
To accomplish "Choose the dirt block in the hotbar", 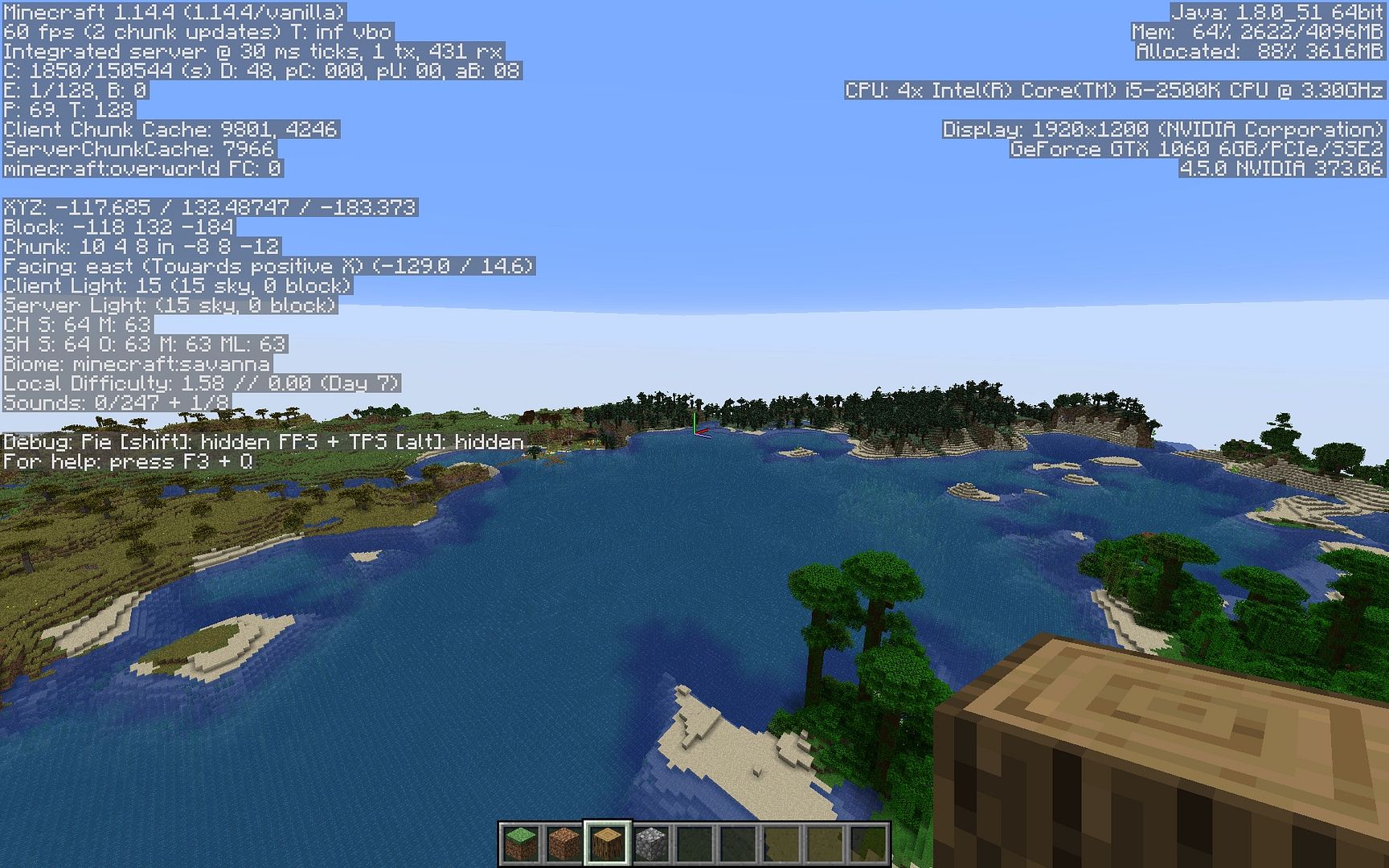I will 563,844.
